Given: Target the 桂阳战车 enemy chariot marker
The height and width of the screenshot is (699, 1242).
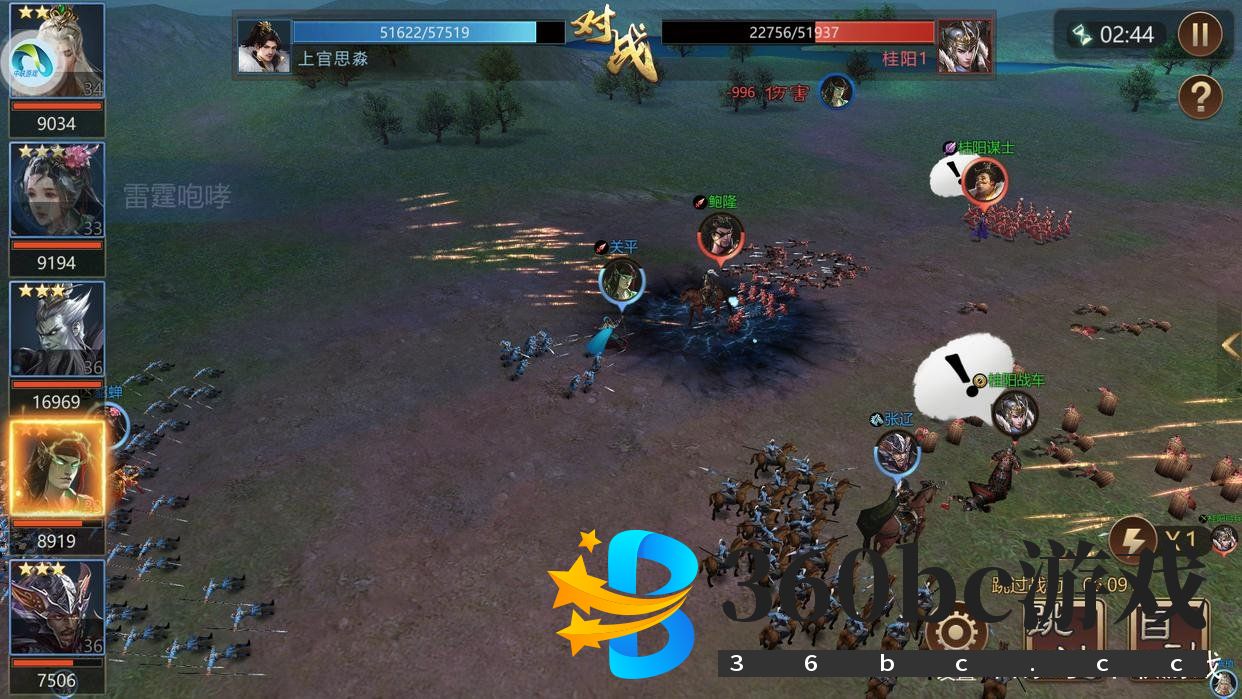Looking at the screenshot, I should click(1015, 411).
